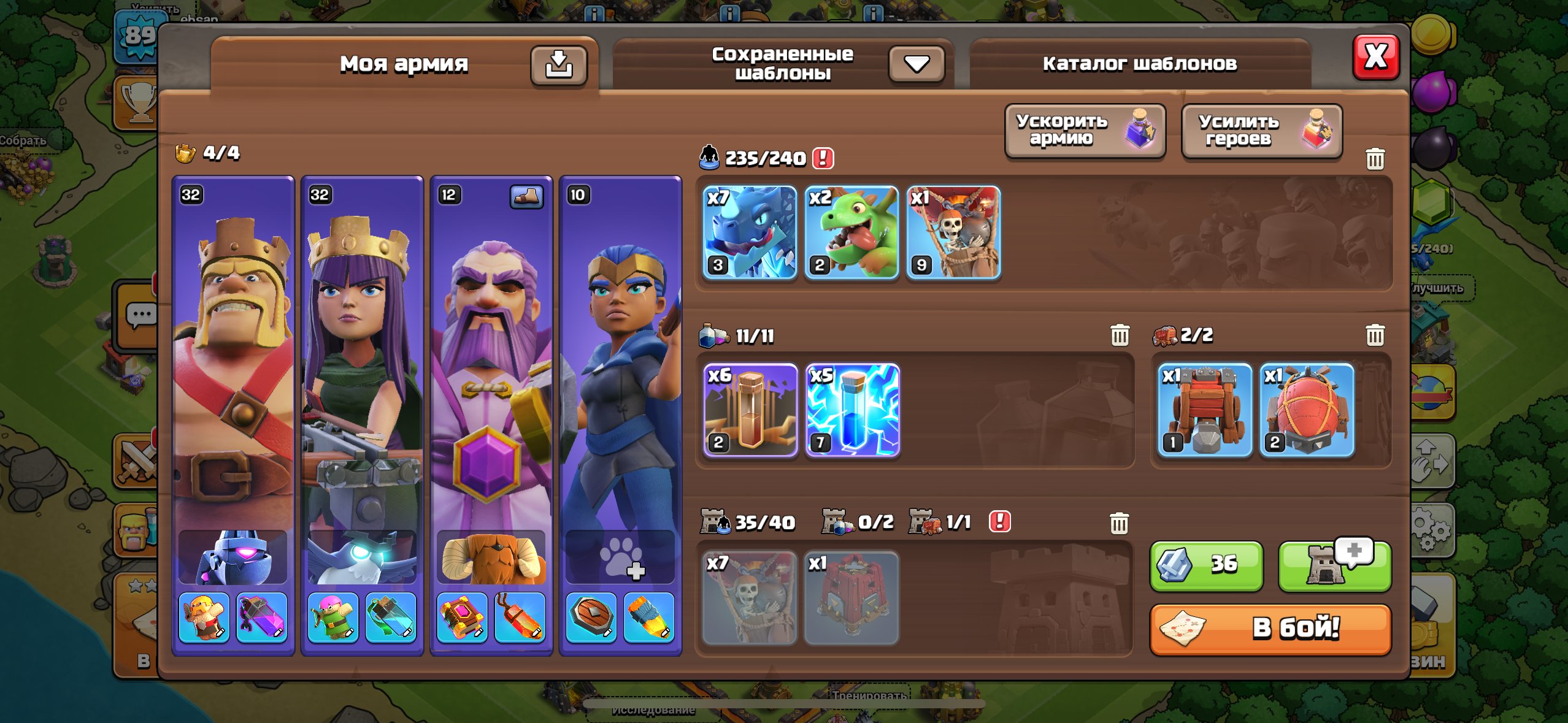The height and width of the screenshot is (723, 1568).
Task: Switch to the Моя армия tab
Action: 405,63
